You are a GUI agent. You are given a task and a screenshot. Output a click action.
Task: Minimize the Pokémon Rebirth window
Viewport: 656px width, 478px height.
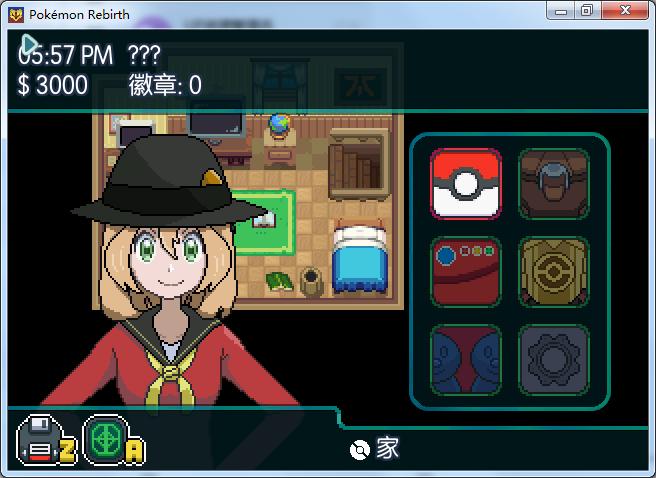pos(563,12)
